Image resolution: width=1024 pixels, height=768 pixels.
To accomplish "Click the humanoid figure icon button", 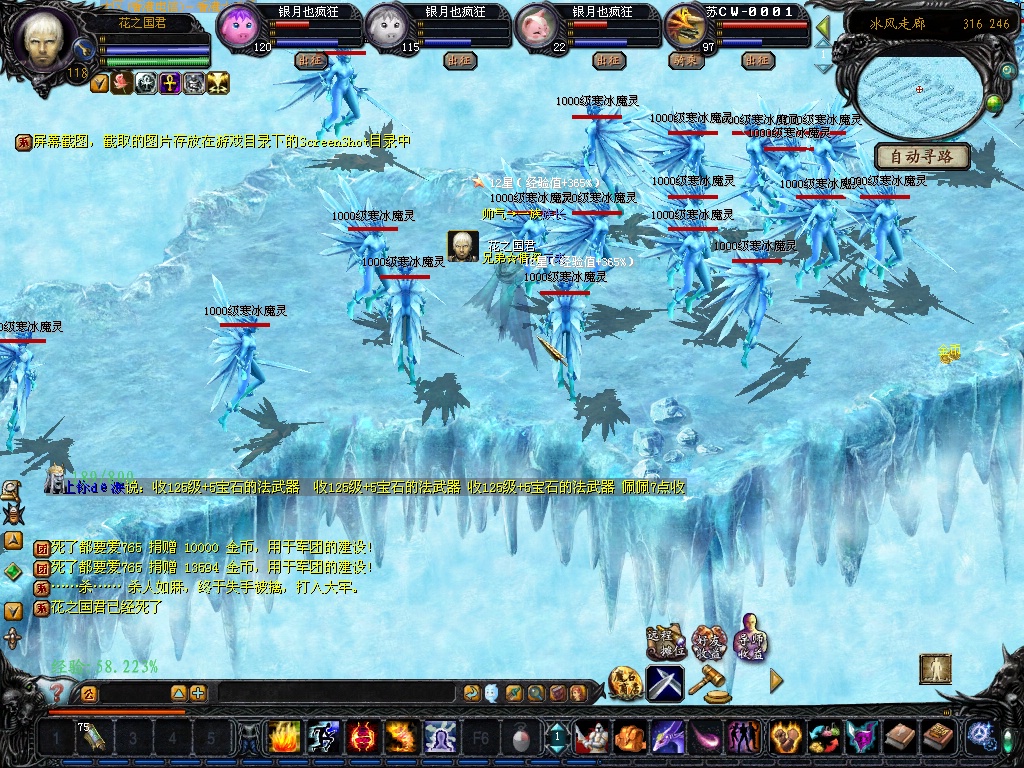I will (935, 668).
